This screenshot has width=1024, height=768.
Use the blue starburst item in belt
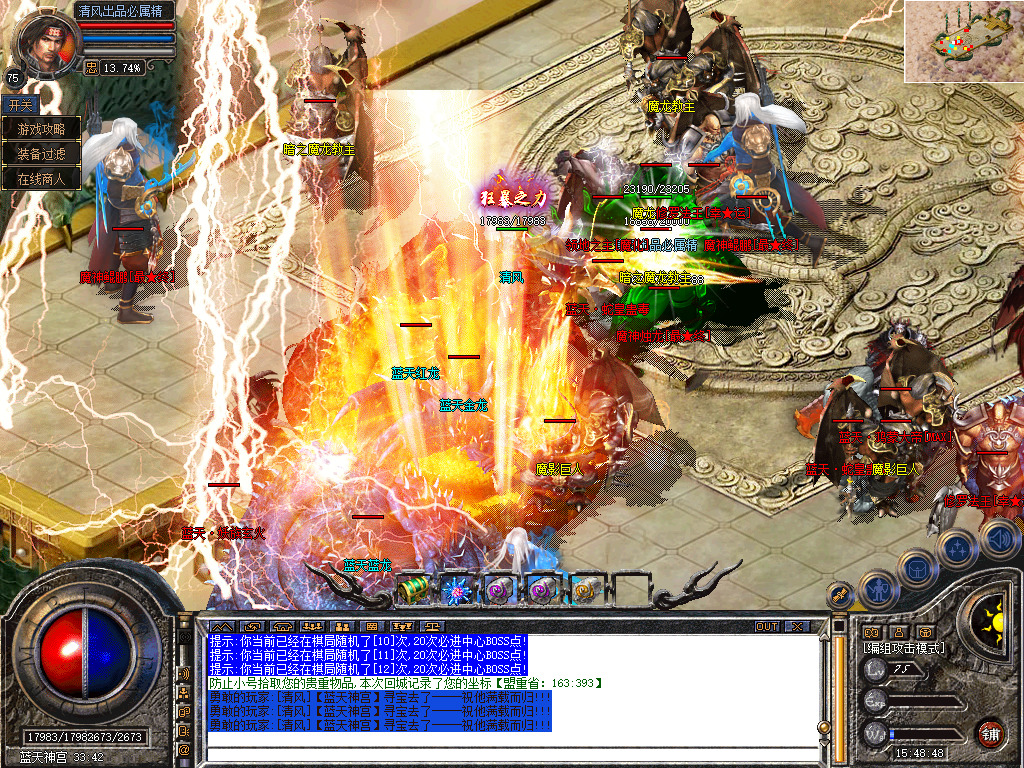click(456, 590)
